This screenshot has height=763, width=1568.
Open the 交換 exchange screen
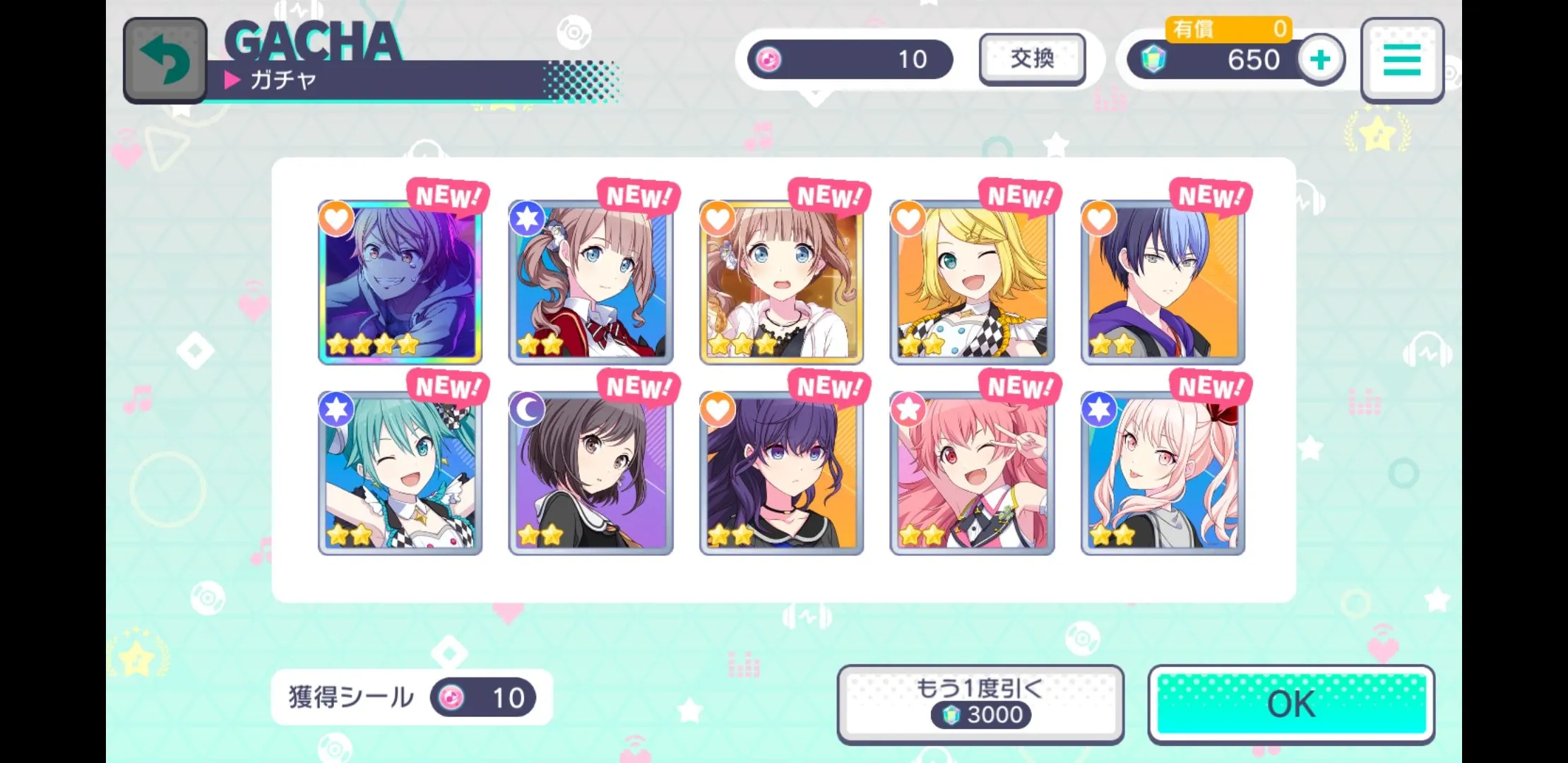point(1032,59)
